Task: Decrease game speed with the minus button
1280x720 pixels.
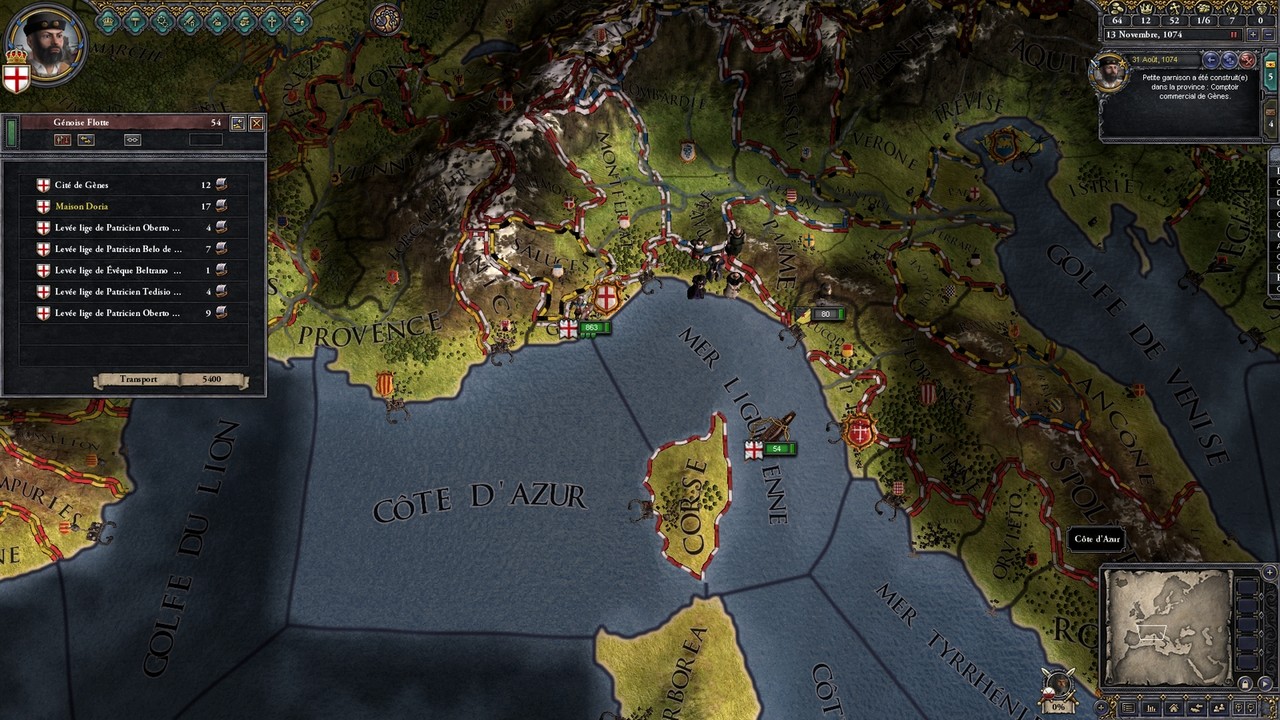Action: tap(1268, 34)
